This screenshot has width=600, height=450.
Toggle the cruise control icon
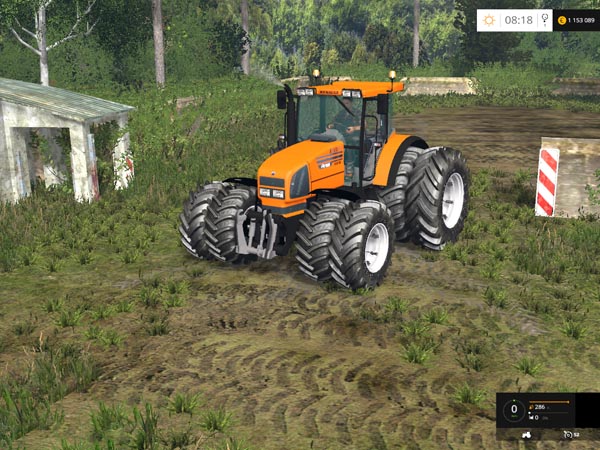(568, 434)
